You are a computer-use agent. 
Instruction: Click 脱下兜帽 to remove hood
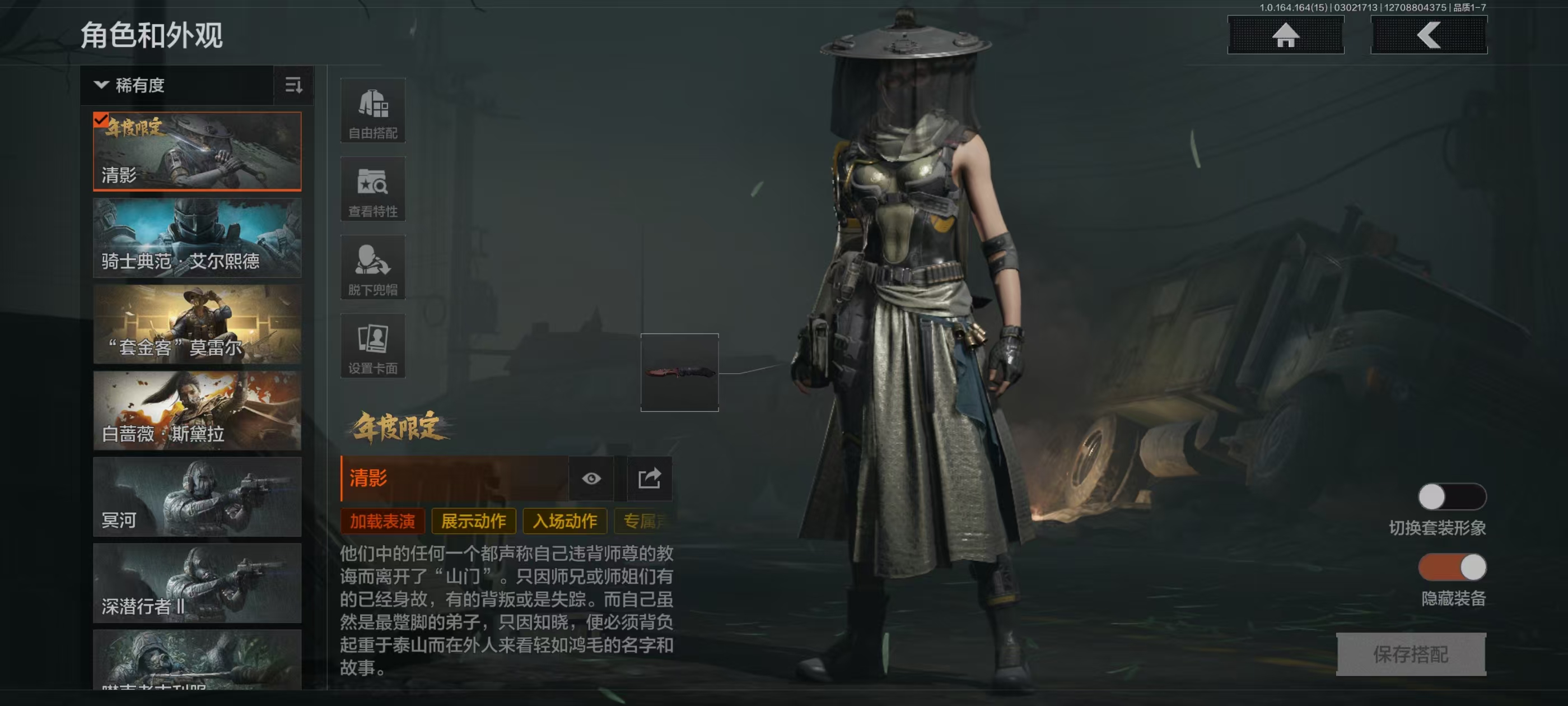pyautogui.click(x=372, y=268)
